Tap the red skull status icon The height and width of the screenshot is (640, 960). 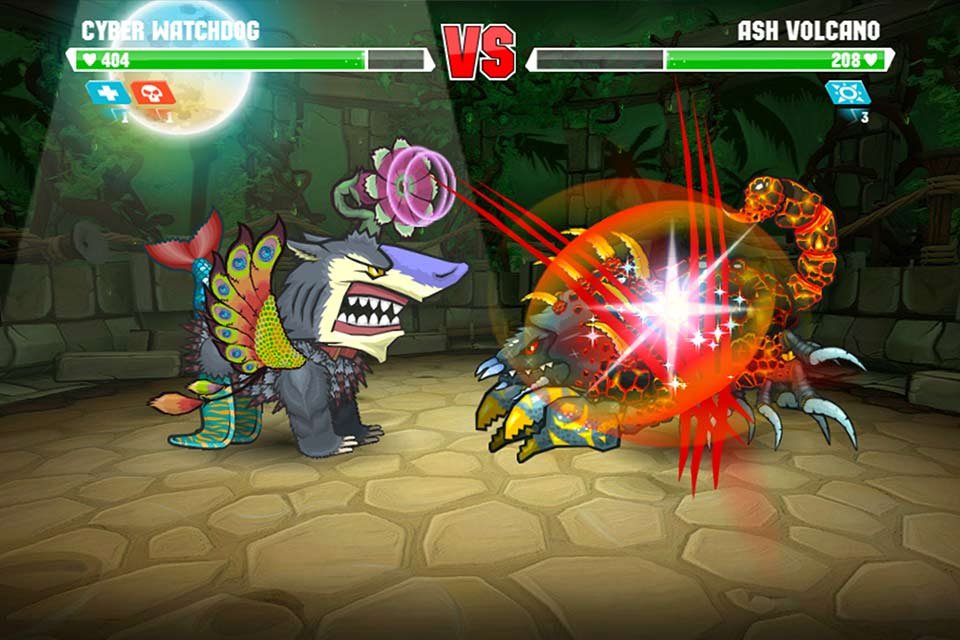click(153, 93)
